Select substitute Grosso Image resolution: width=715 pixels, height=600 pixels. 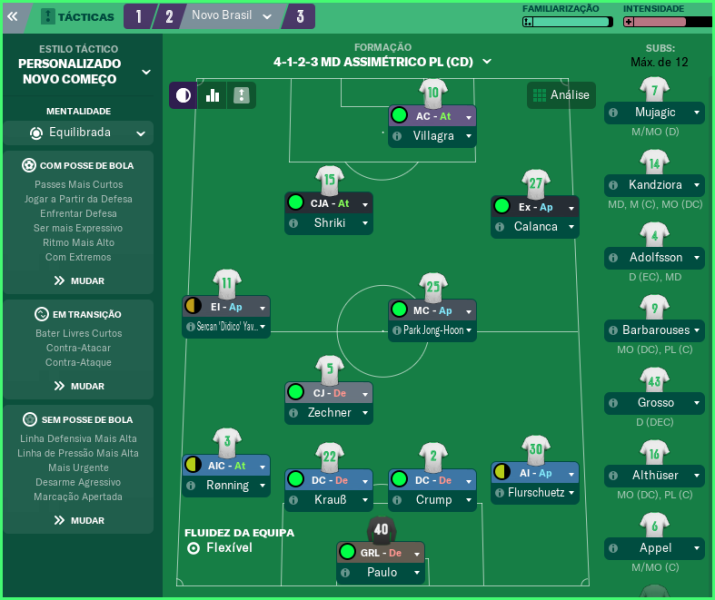[x=655, y=403]
